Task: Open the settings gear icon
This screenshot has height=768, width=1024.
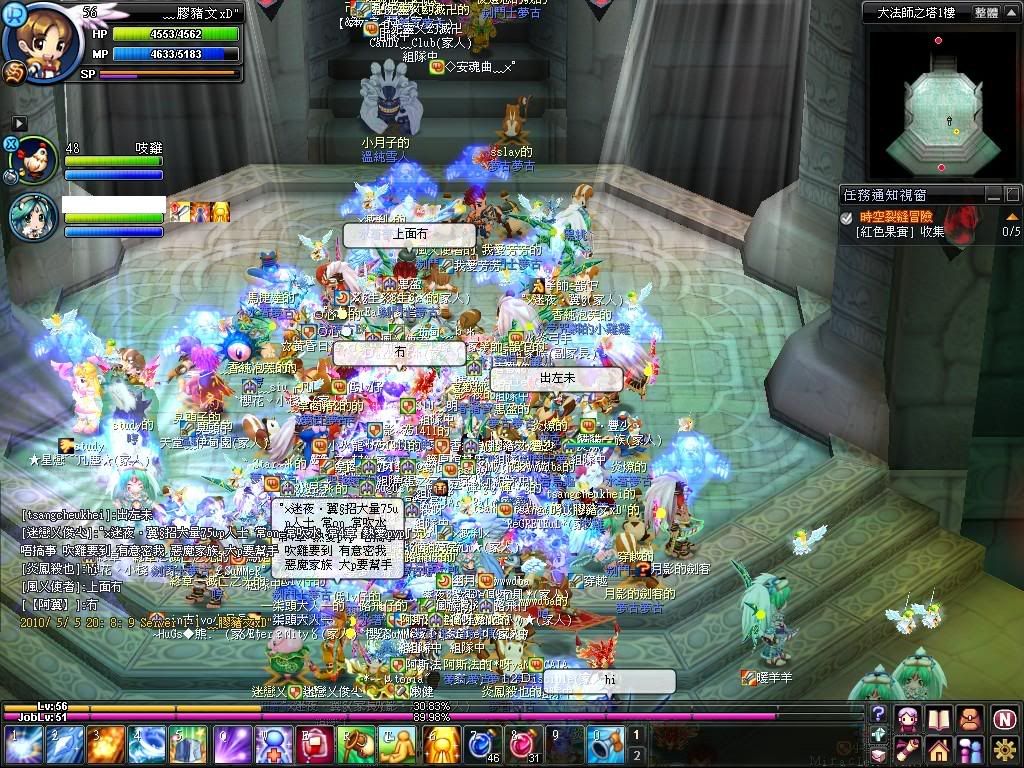Action: point(1005,749)
